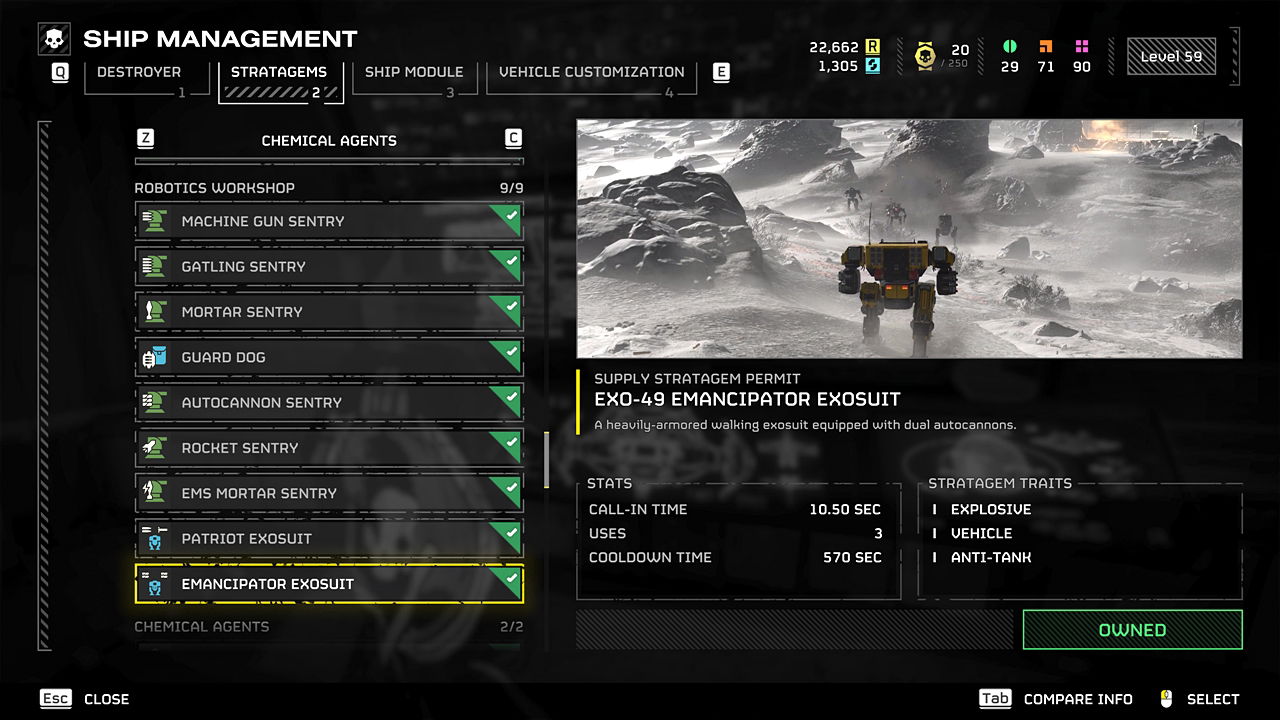Select the Machine Gun Sentry stratagem
The image size is (1280, 720).
coord(329,221)
